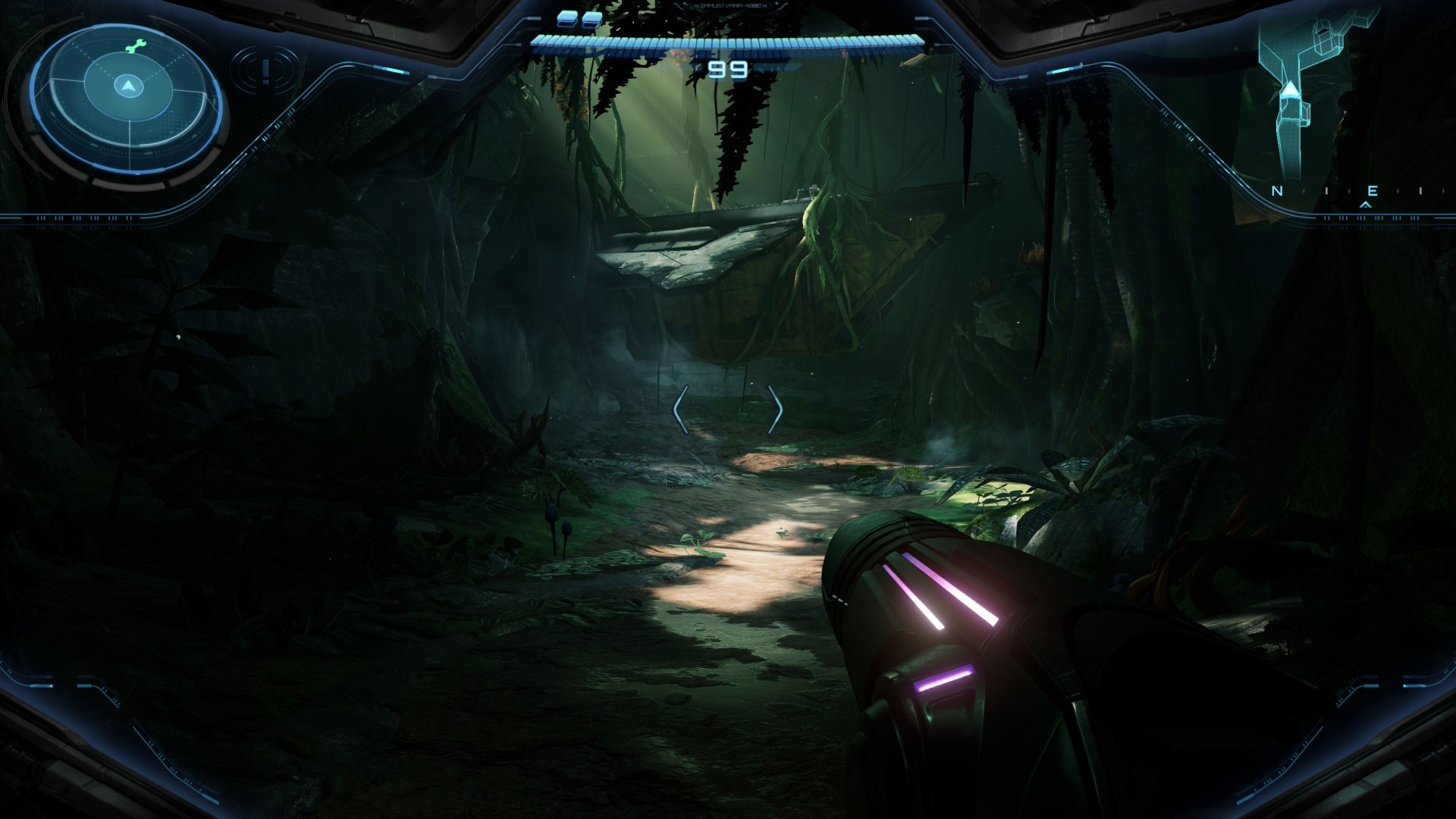The image size is (1456, 819).
Task: Click the exclamation alert indicator
Action: pyautogui.click(x=265, y=71)
